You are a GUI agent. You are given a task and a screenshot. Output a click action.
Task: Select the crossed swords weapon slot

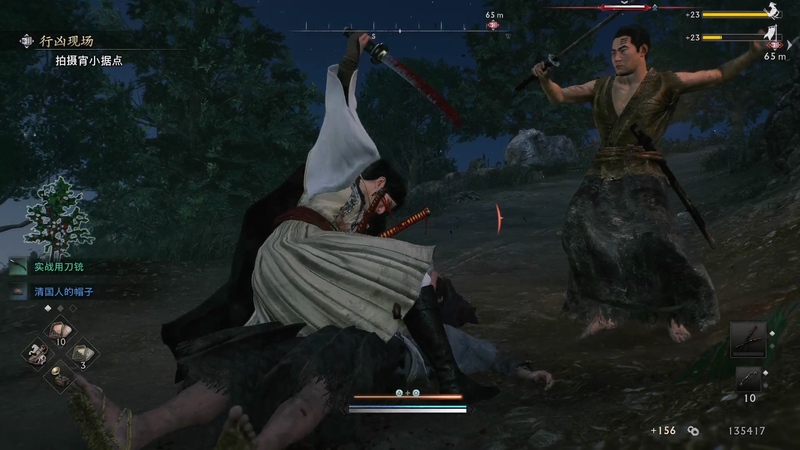pyautogui.click(x=747, y=339)
